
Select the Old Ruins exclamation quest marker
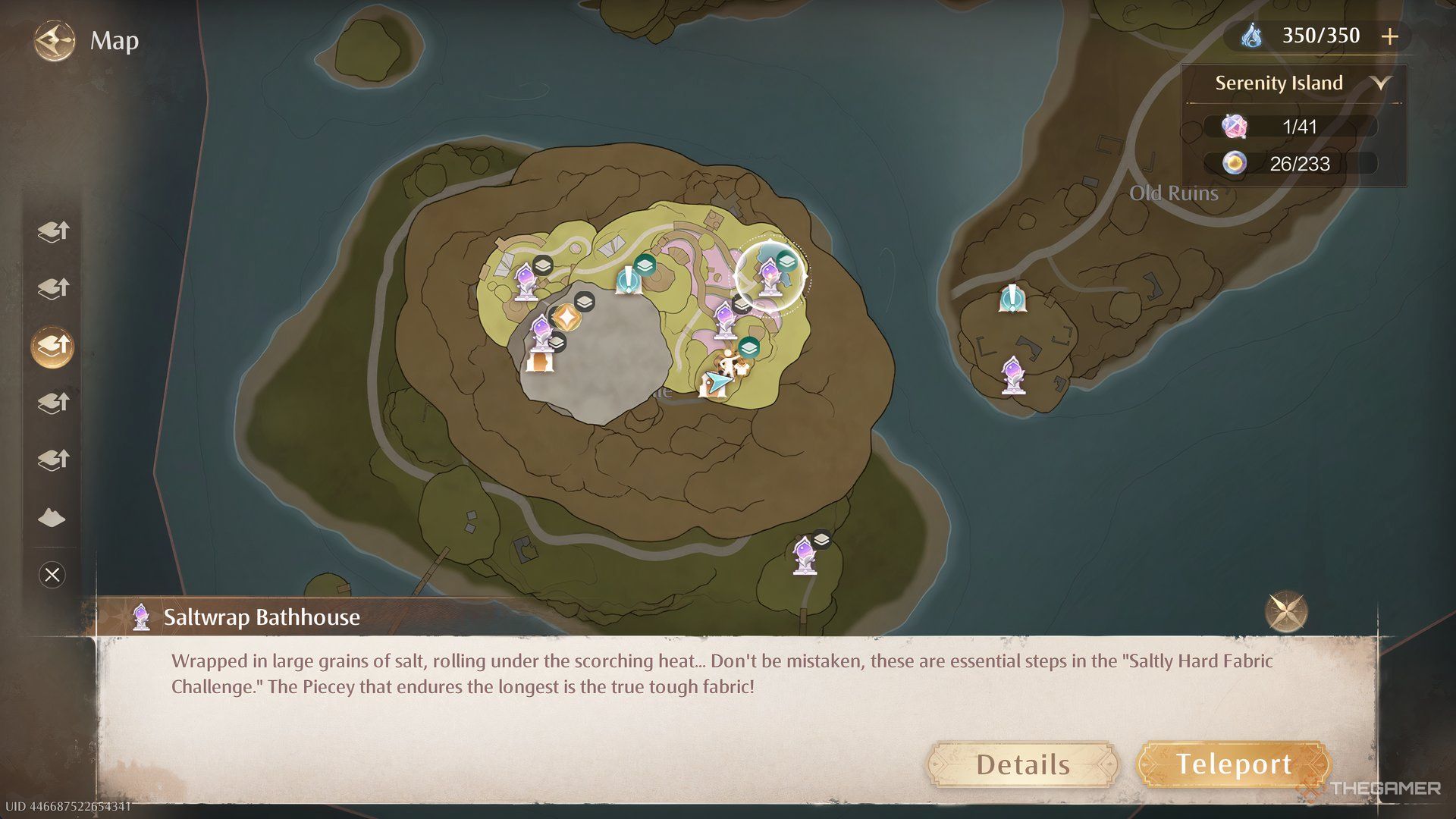pyautogui.click(x=1012, y=298)
